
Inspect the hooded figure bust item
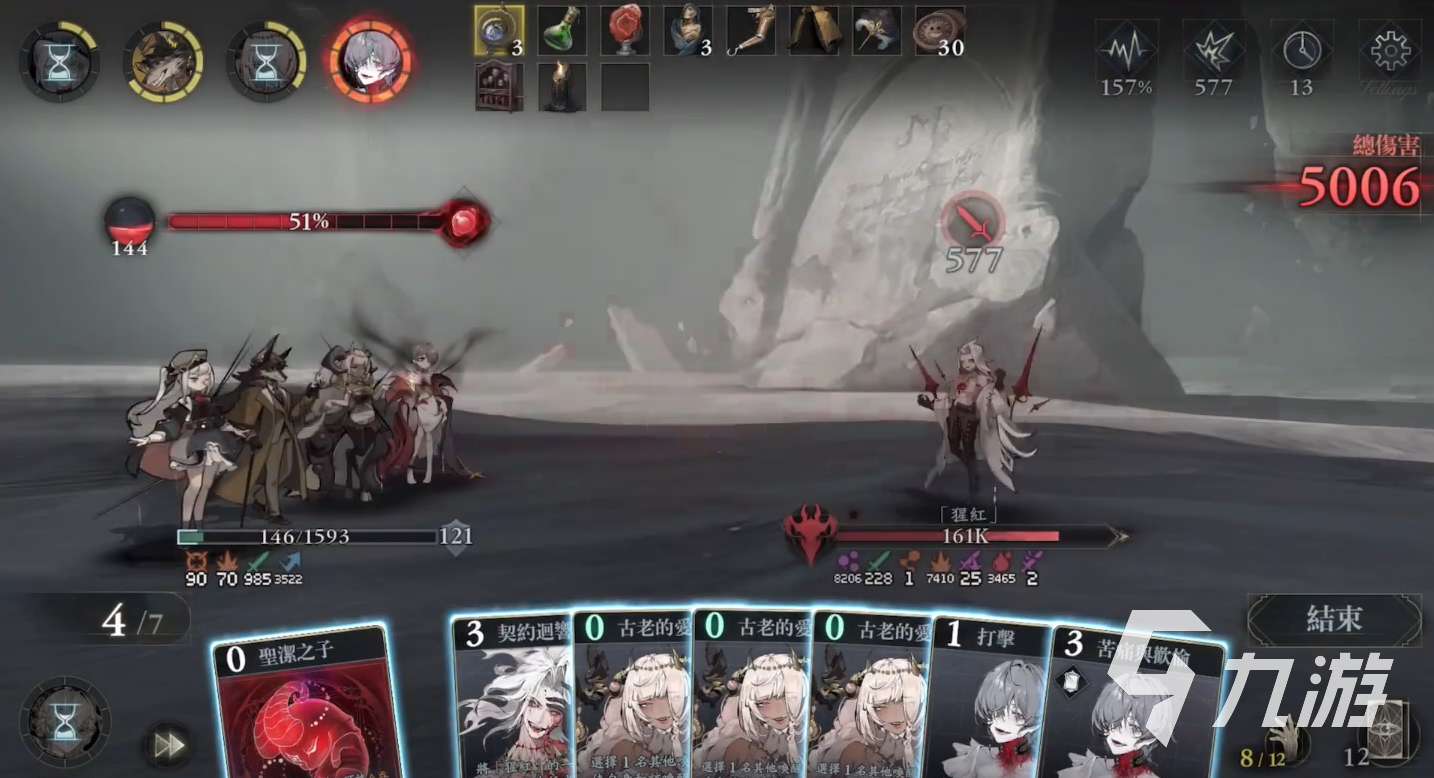688,31
